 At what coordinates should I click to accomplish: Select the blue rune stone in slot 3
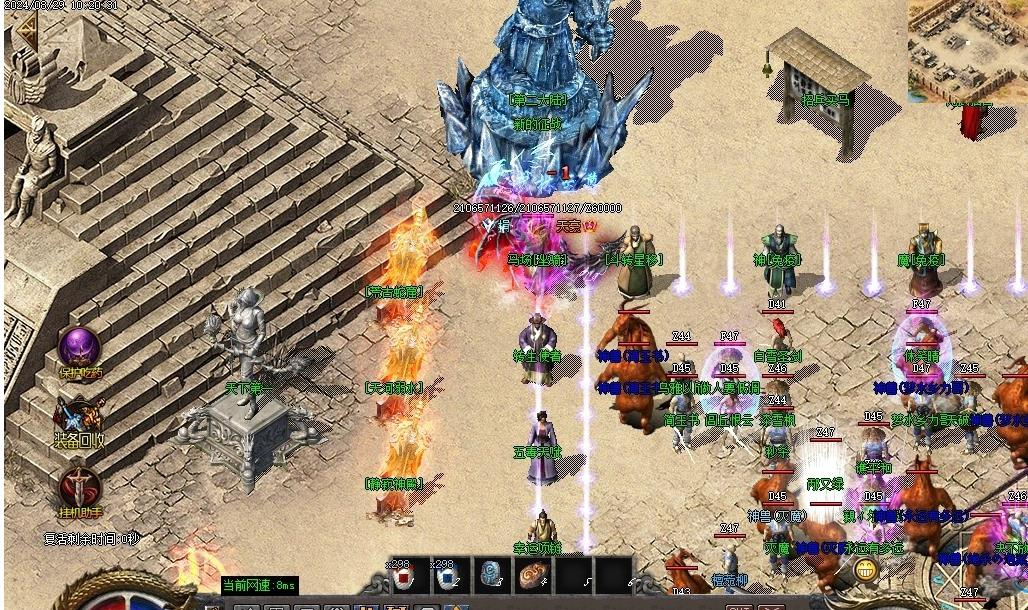(490, 575)
